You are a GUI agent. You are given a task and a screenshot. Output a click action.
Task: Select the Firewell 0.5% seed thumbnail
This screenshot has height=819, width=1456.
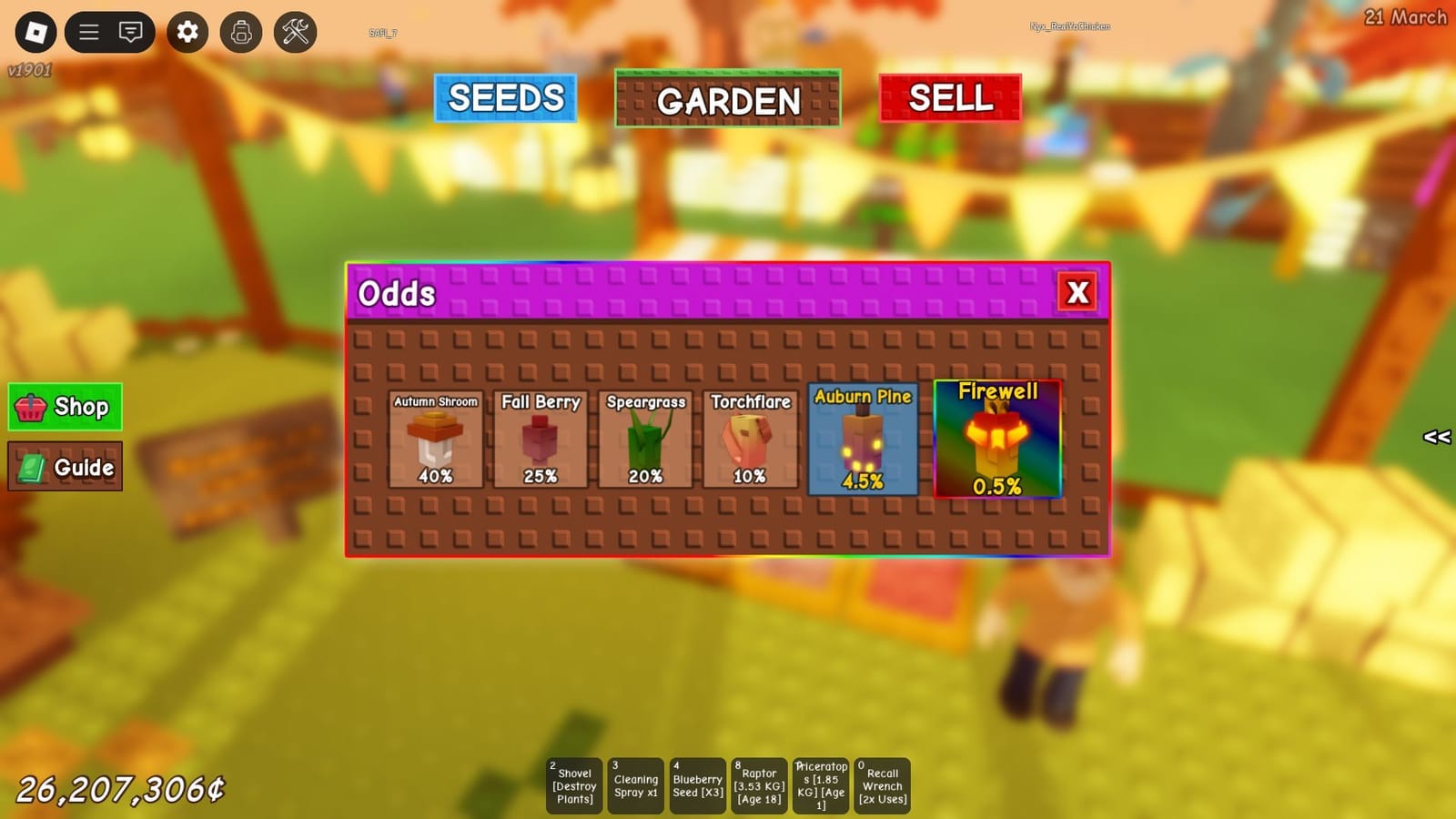click(x=997, y=440)
